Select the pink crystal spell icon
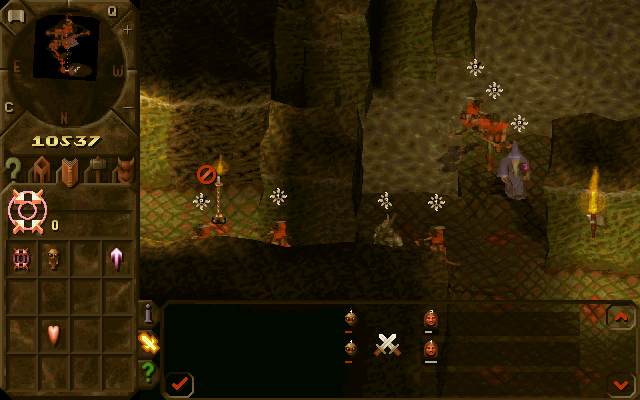Image resolution: width=640 pixels, height=400 pixels. coord(117,258)
